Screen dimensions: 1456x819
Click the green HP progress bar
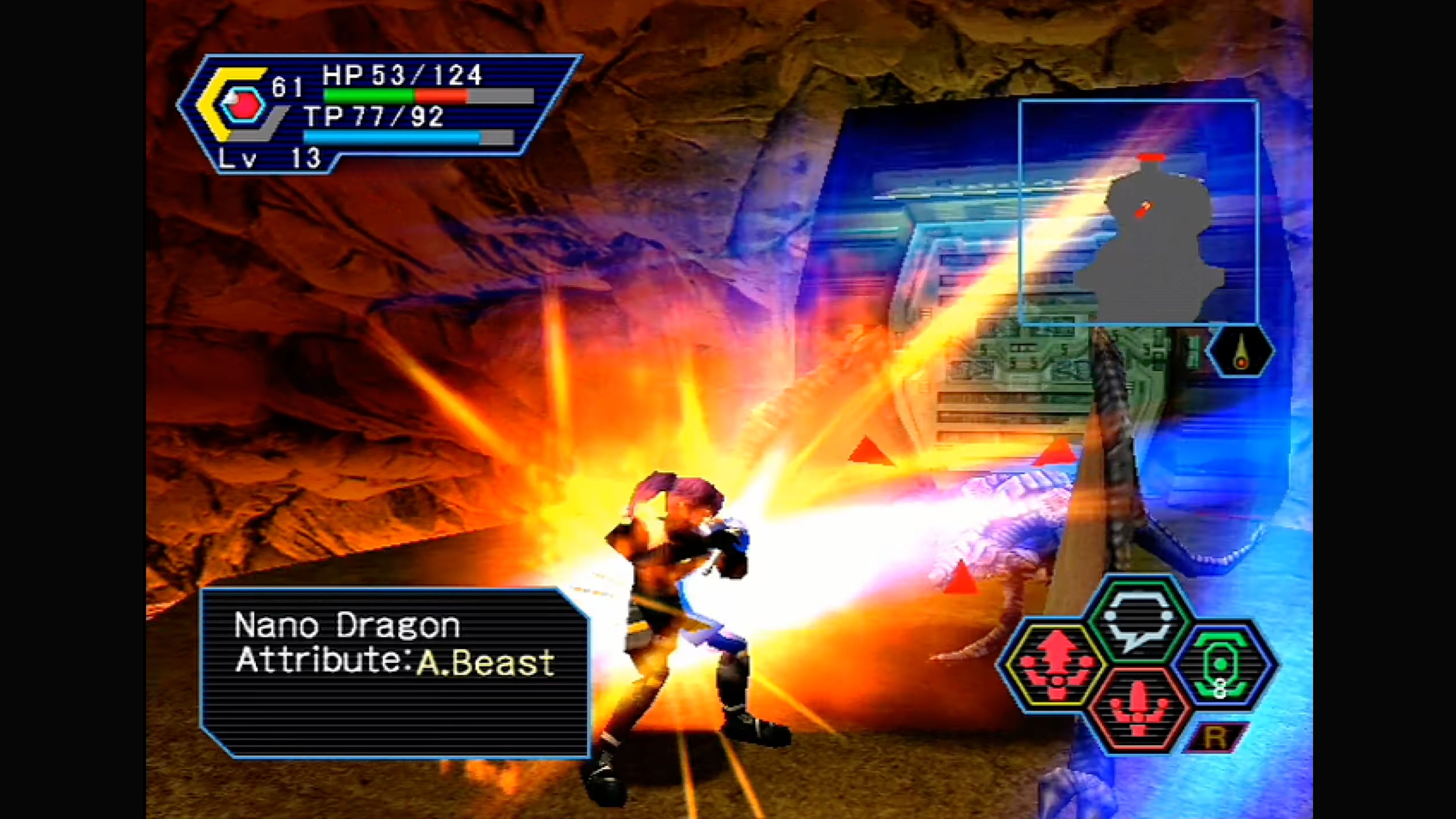(370, 96)
